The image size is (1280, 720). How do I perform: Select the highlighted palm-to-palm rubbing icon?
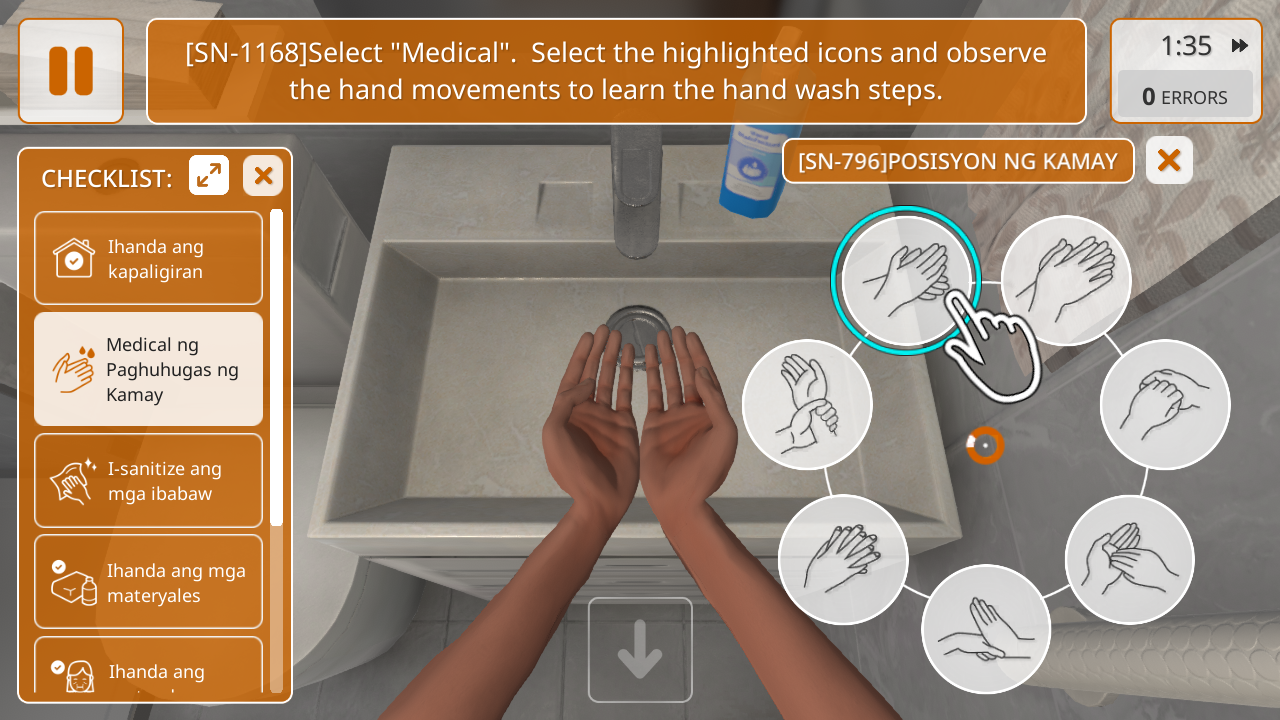pyautogui.click(x=906, y=279)
